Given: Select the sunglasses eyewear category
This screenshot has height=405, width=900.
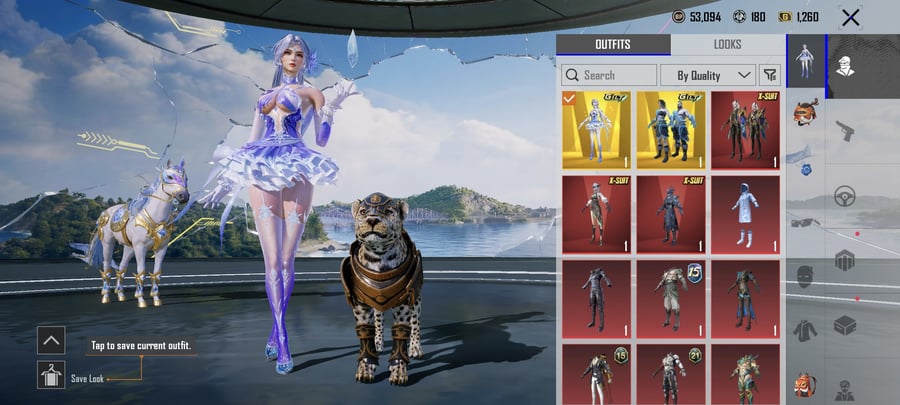Looking at the screenshot, I should coord(806,221).
